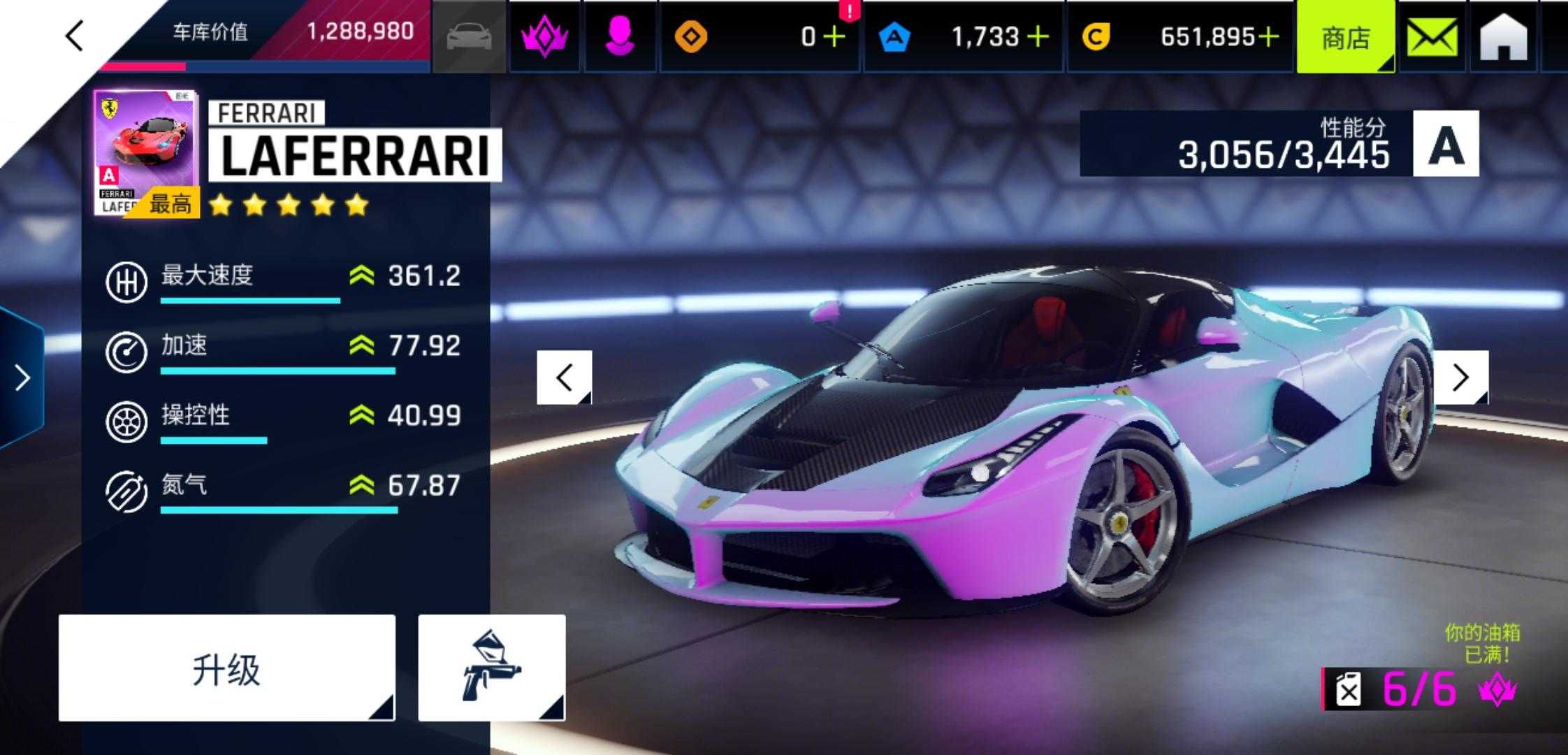Open the pink crown club icon

[544, 36]
